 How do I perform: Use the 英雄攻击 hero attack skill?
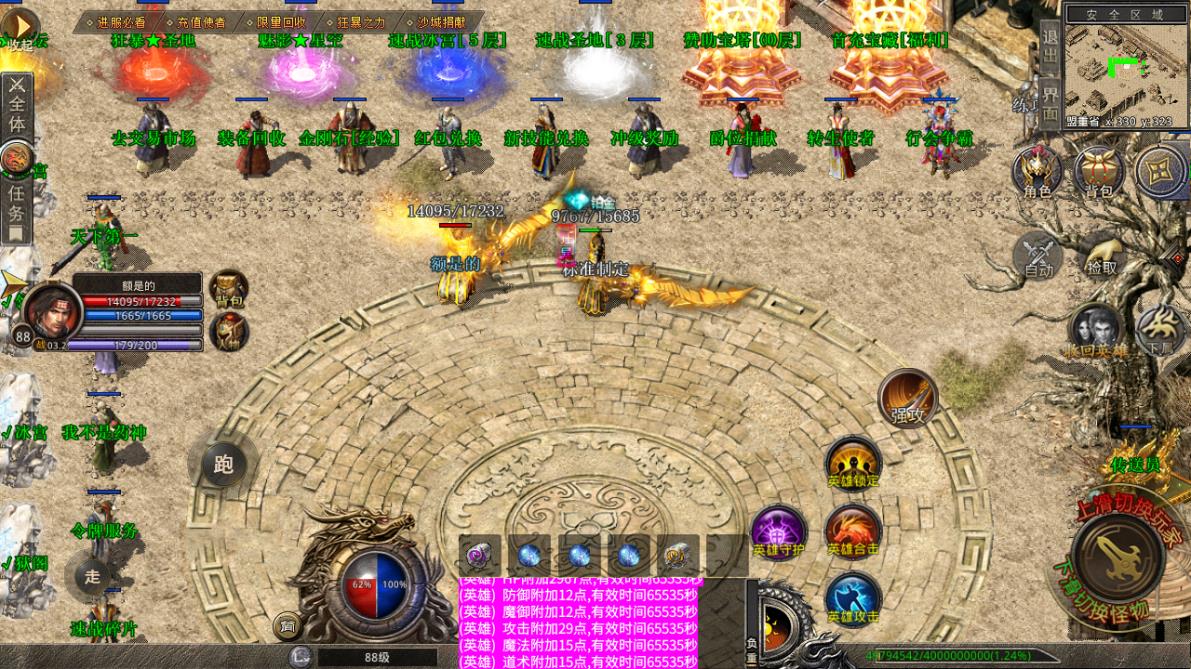[x=853, y=600]
